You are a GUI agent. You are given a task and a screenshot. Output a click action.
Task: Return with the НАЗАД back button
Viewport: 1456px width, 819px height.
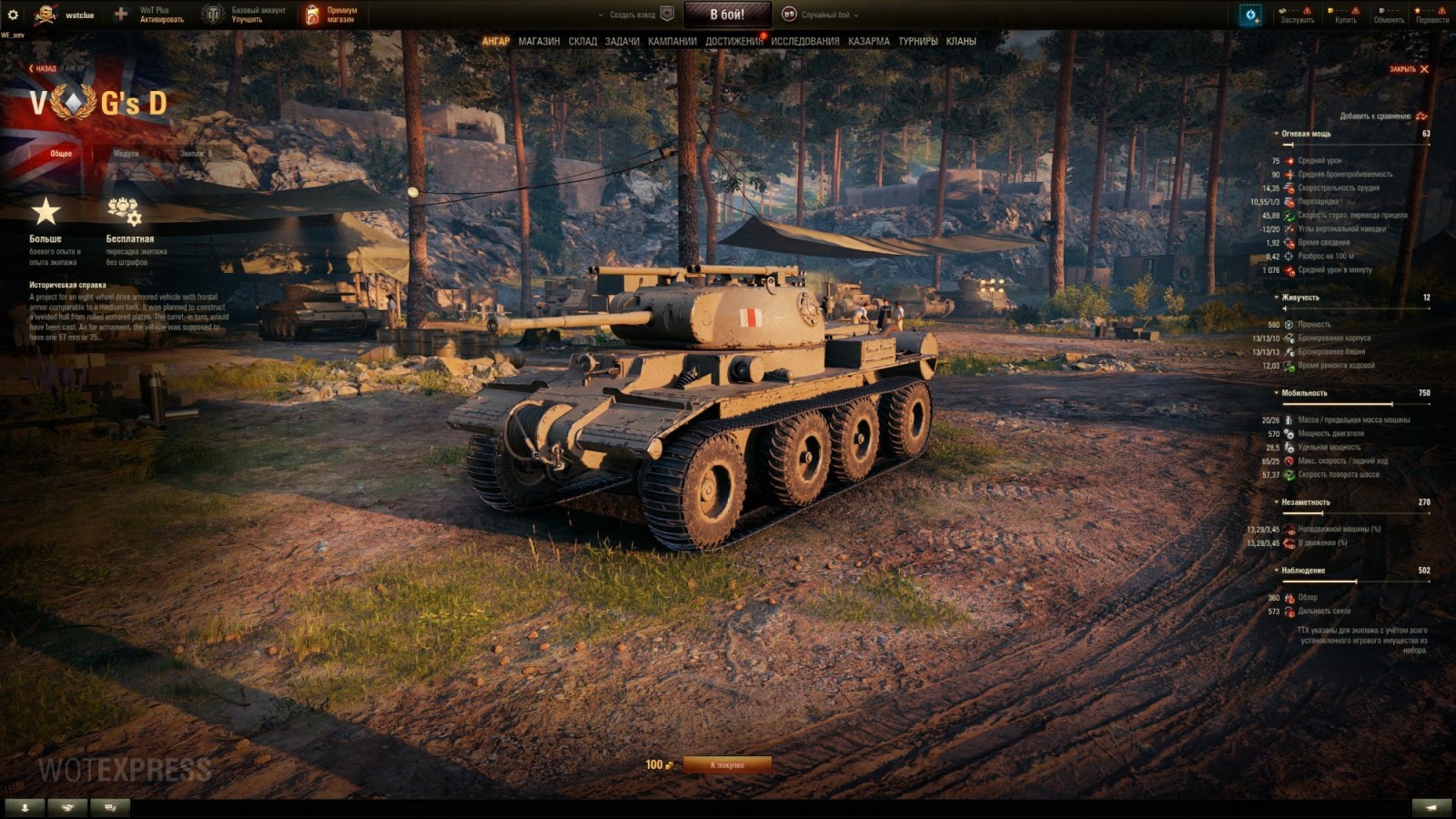(42, 68)
